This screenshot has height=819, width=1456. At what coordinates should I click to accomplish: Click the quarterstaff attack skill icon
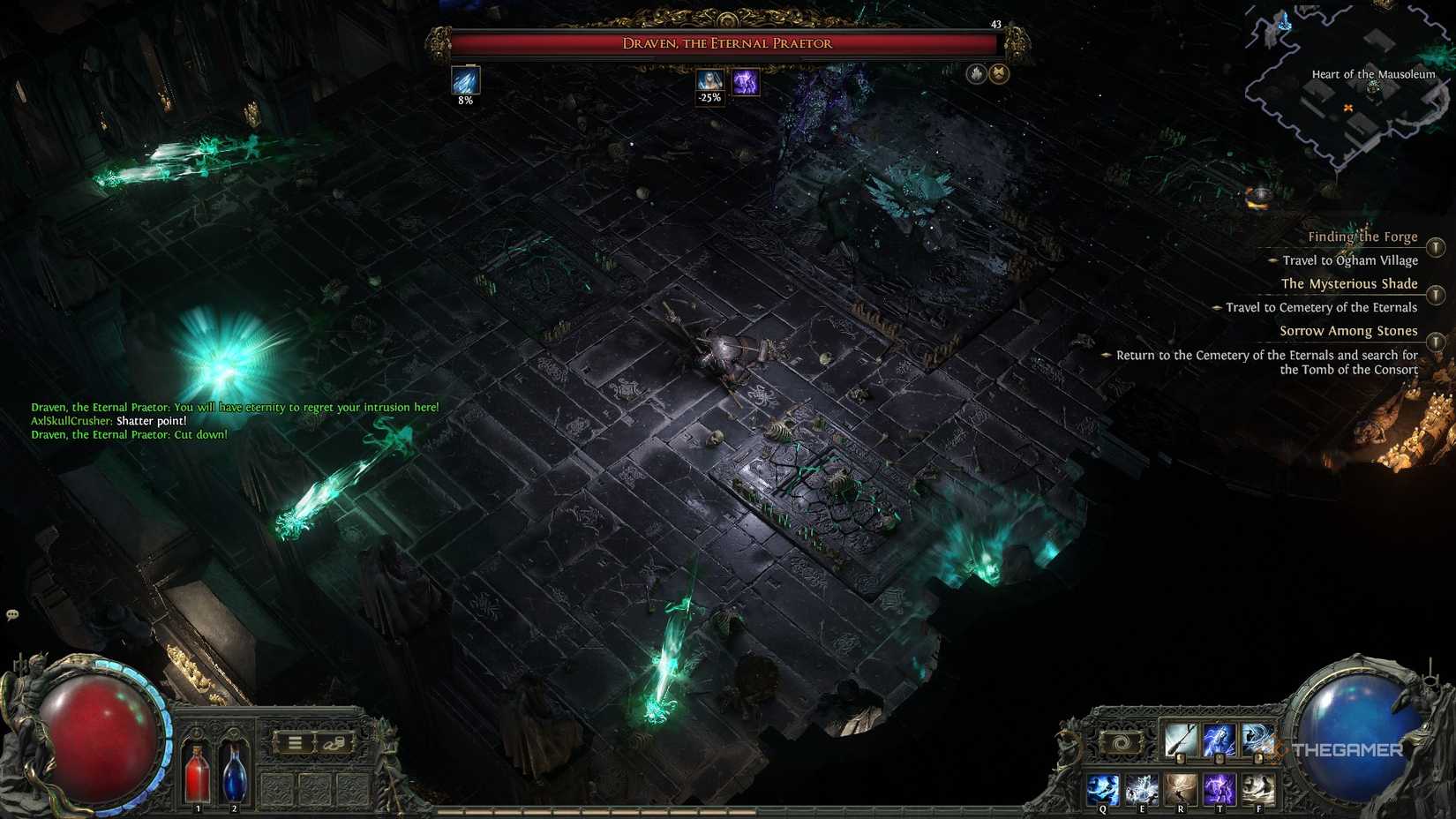(x=1182, y=740)
